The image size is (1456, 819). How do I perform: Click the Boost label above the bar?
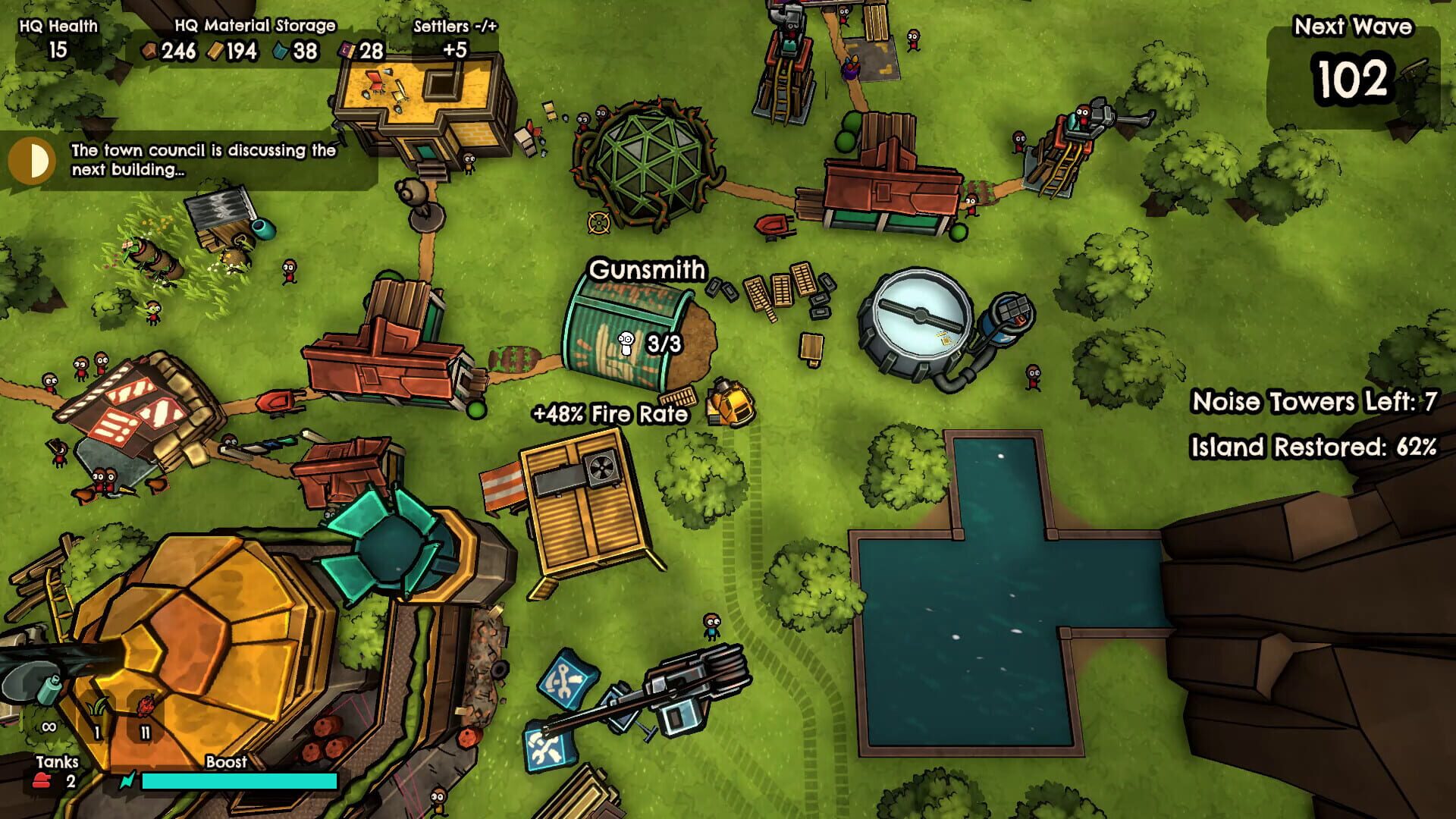[225, 762]
